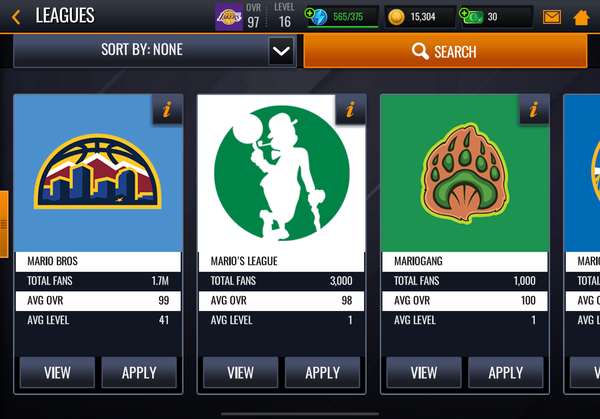Apply to the Mariogang league
The width and height of the screenshot is (600, 419).
click(506, 373)
